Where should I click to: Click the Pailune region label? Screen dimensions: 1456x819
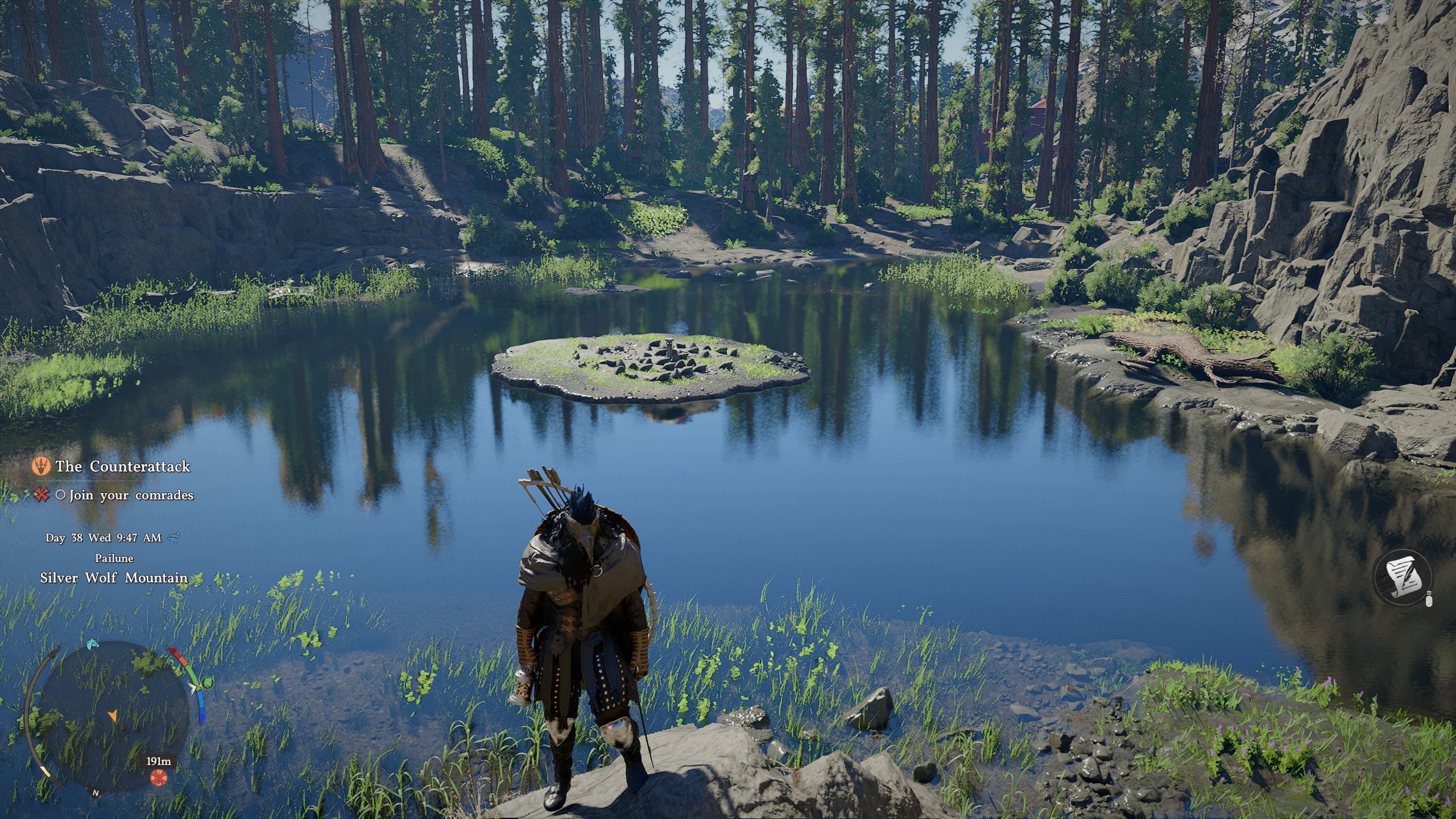pos(114,558)
